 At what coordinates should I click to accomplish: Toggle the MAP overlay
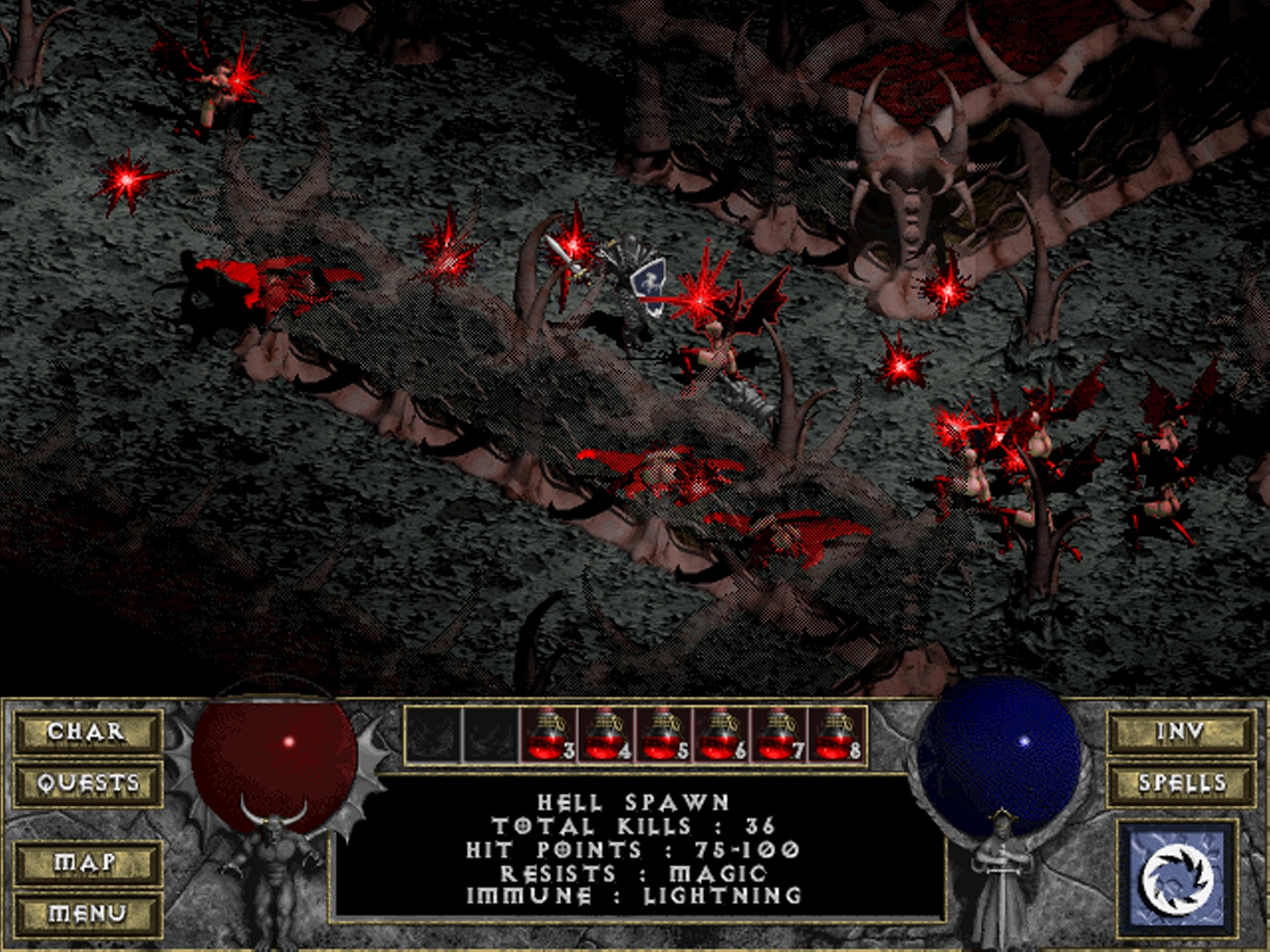(86, 862)
